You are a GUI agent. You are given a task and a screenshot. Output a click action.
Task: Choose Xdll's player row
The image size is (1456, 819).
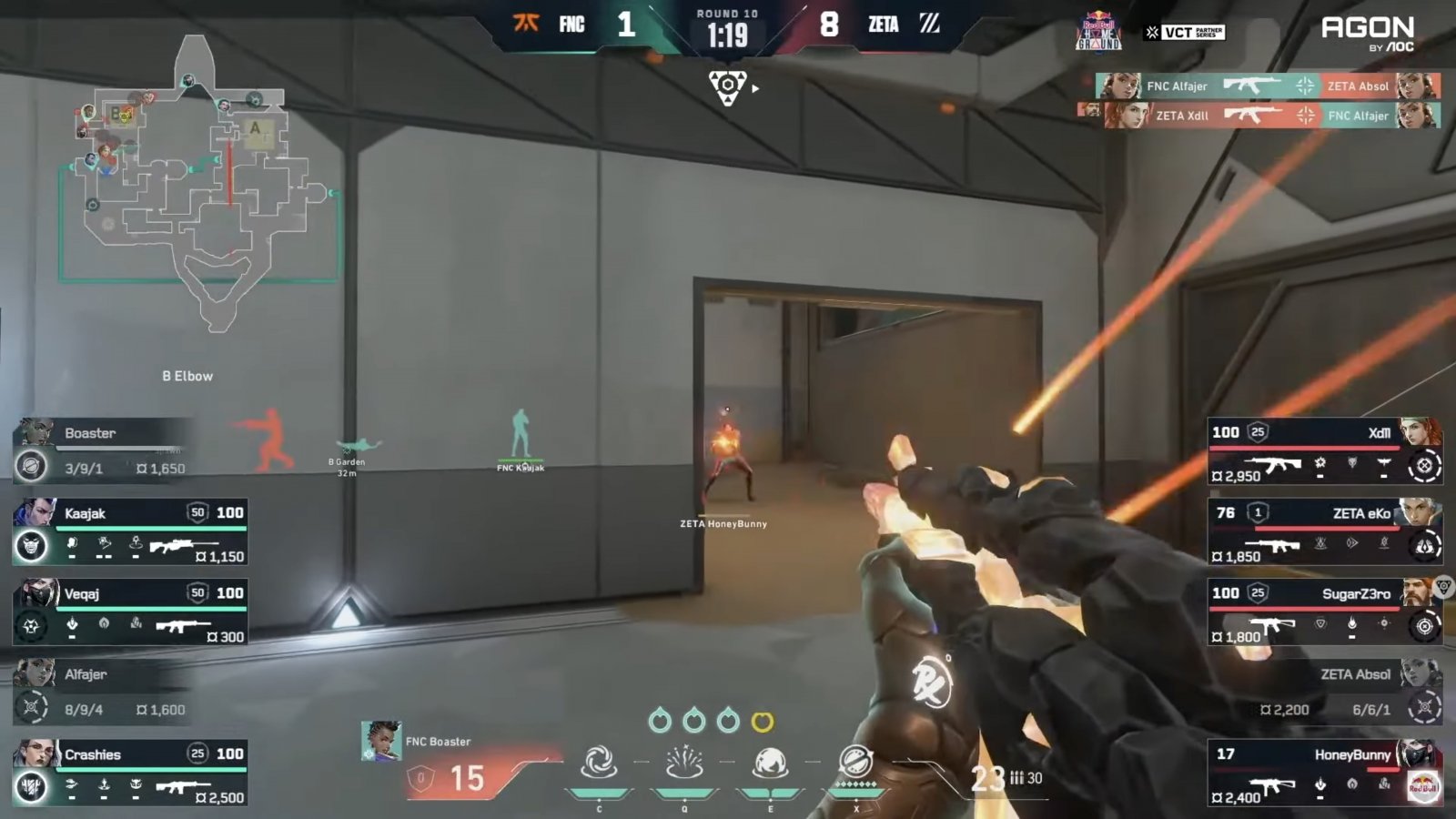tap(1325, 450)
